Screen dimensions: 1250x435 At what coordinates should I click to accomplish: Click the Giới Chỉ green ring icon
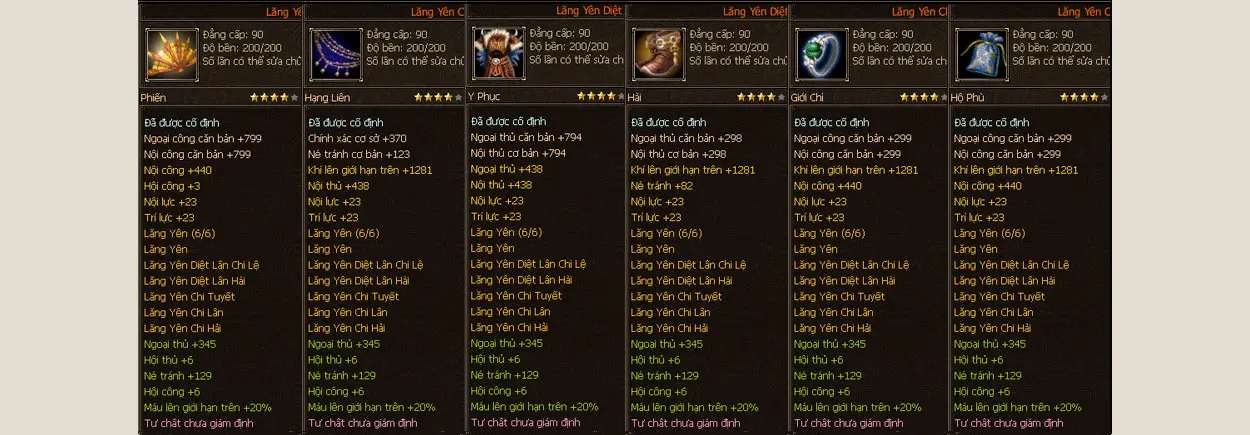[x=821, y=54]
